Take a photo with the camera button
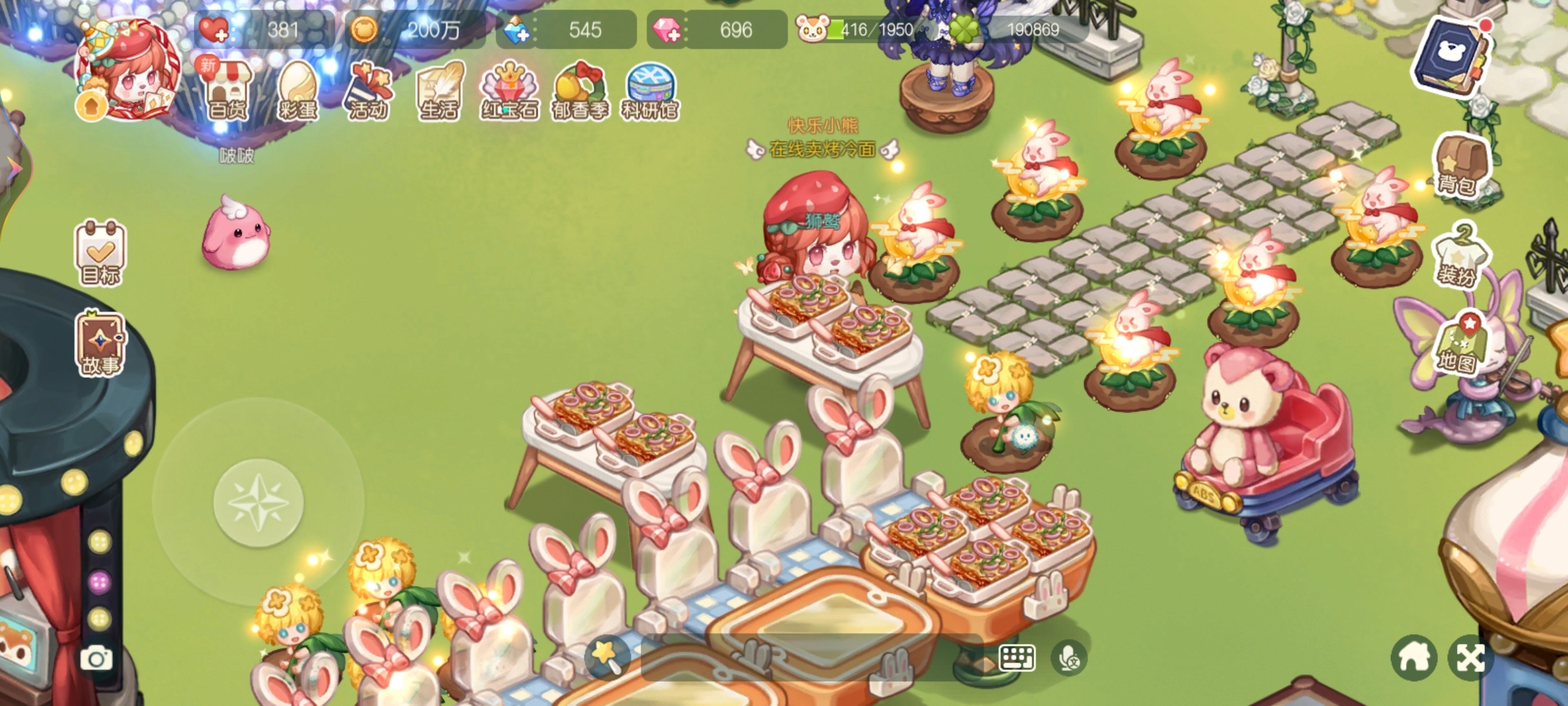This screenshot has height=706, width=1568. click(96, 658)
